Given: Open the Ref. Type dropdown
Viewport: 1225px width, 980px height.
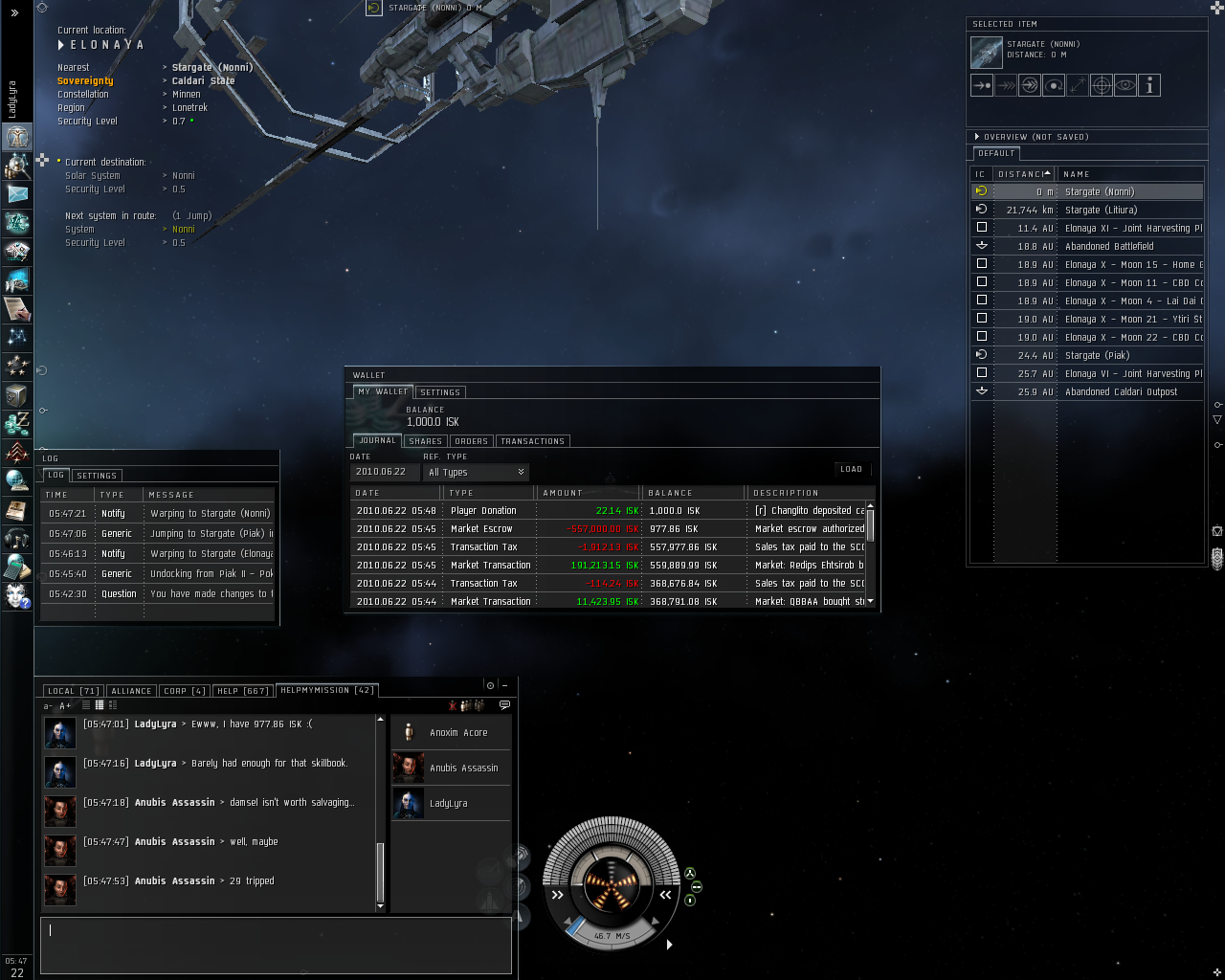Looking at the screenshot, I should [477, 472].
